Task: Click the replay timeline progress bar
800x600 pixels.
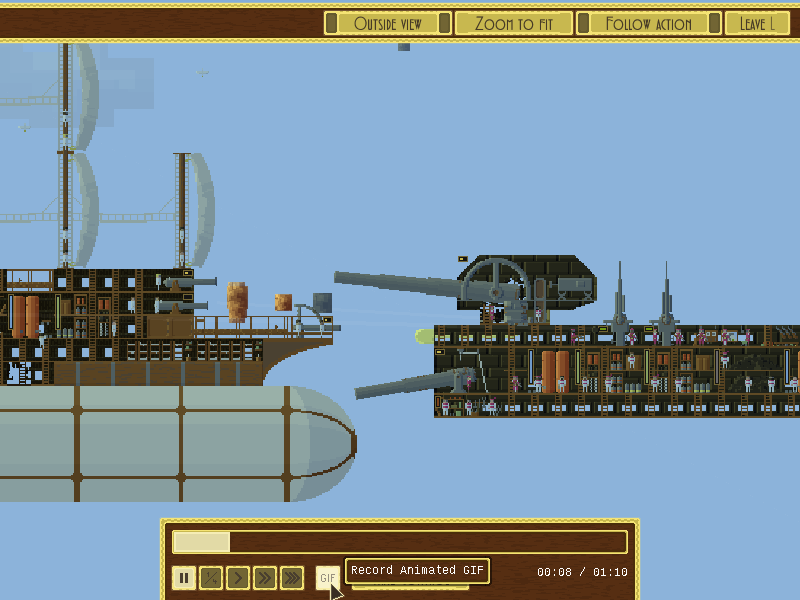Action: click(400, 542)
